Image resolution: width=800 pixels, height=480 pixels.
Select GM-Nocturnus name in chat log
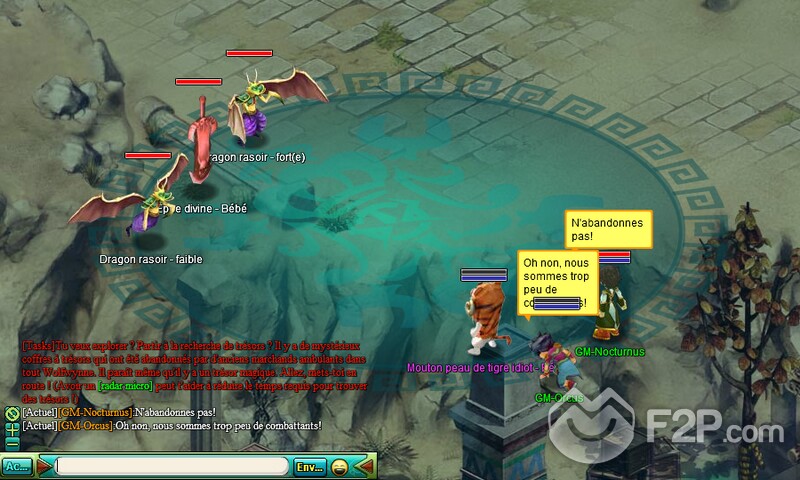pyautogui.click(x=95, y=412)
